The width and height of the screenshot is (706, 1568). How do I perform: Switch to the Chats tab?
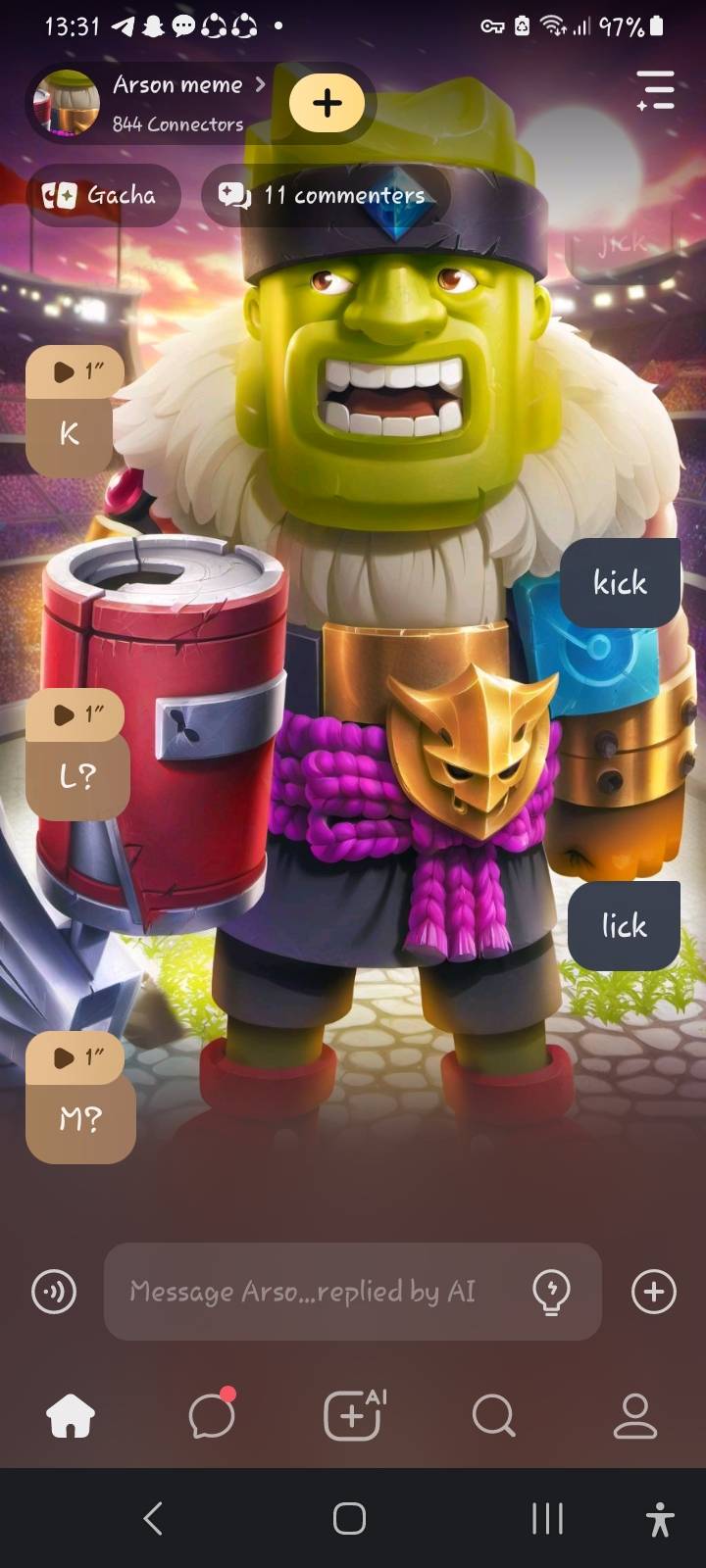(212, 1416)
